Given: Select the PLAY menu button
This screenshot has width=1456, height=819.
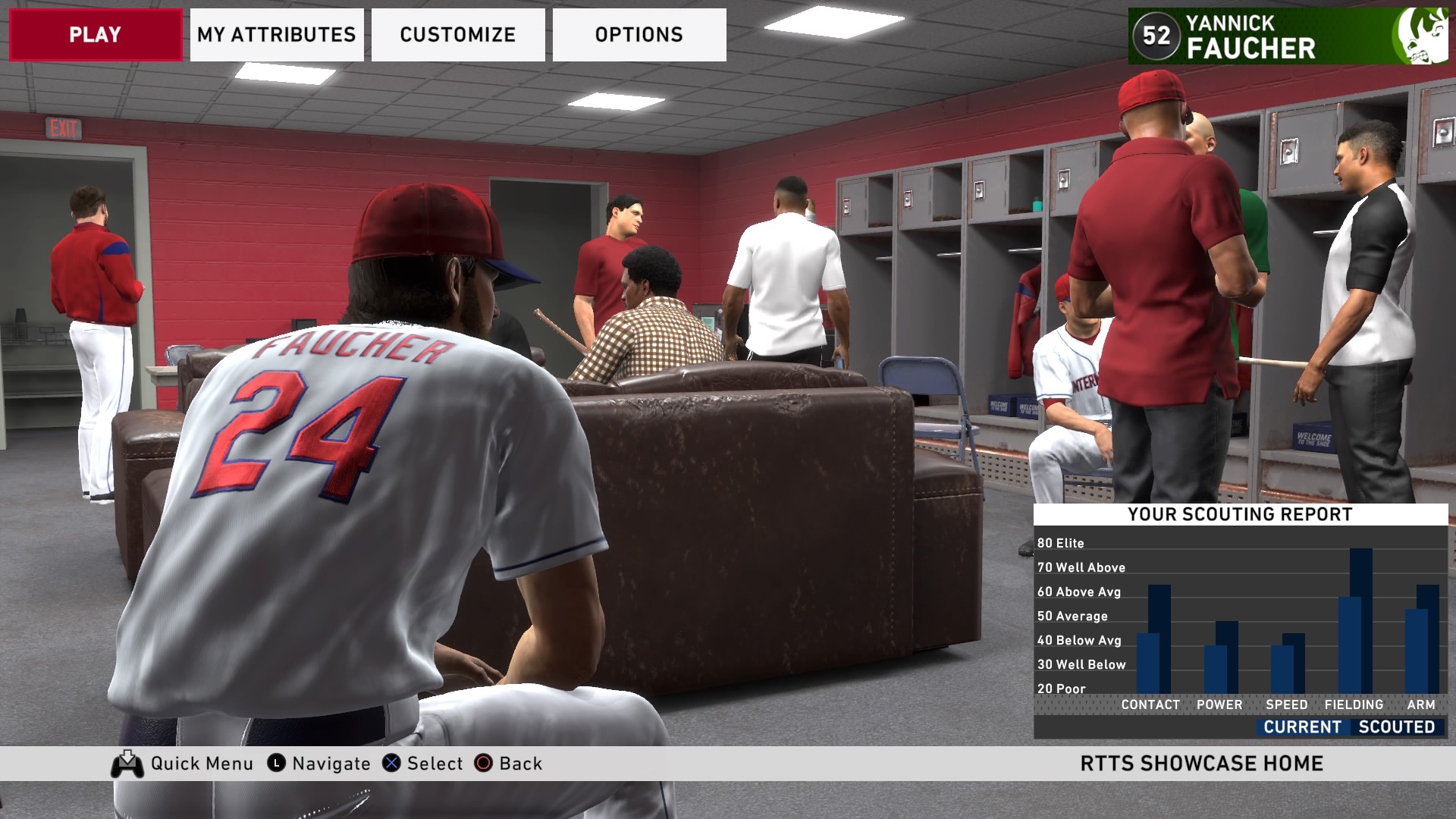Looking at the screenshot, I should (x=96, y=35).
